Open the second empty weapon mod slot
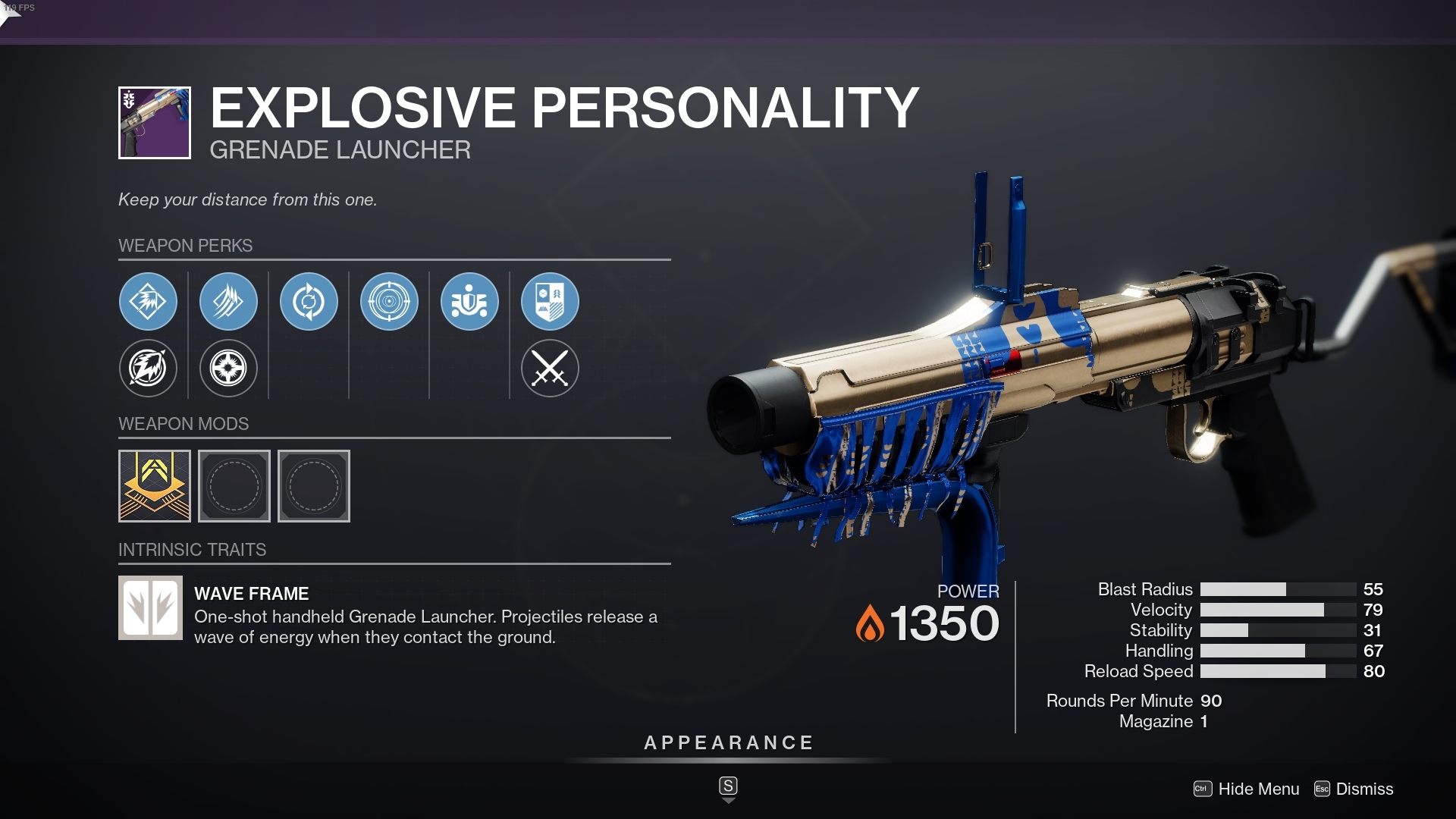Image resolution: width=1456 pixels, height=819 pixels. click(x=234, y=486)
